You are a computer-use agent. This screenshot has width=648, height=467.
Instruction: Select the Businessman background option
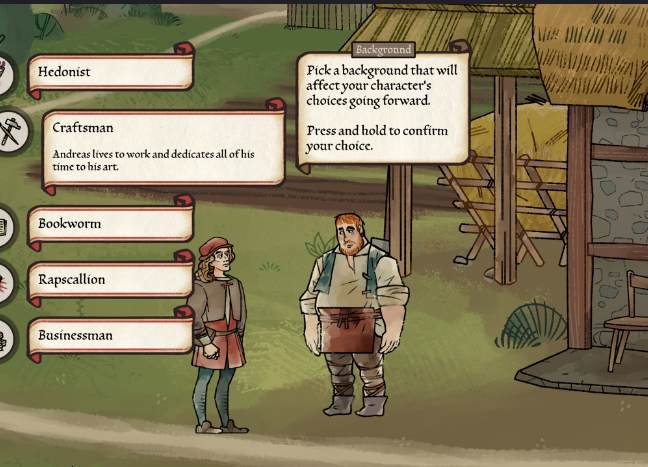[x=110, y=336]
